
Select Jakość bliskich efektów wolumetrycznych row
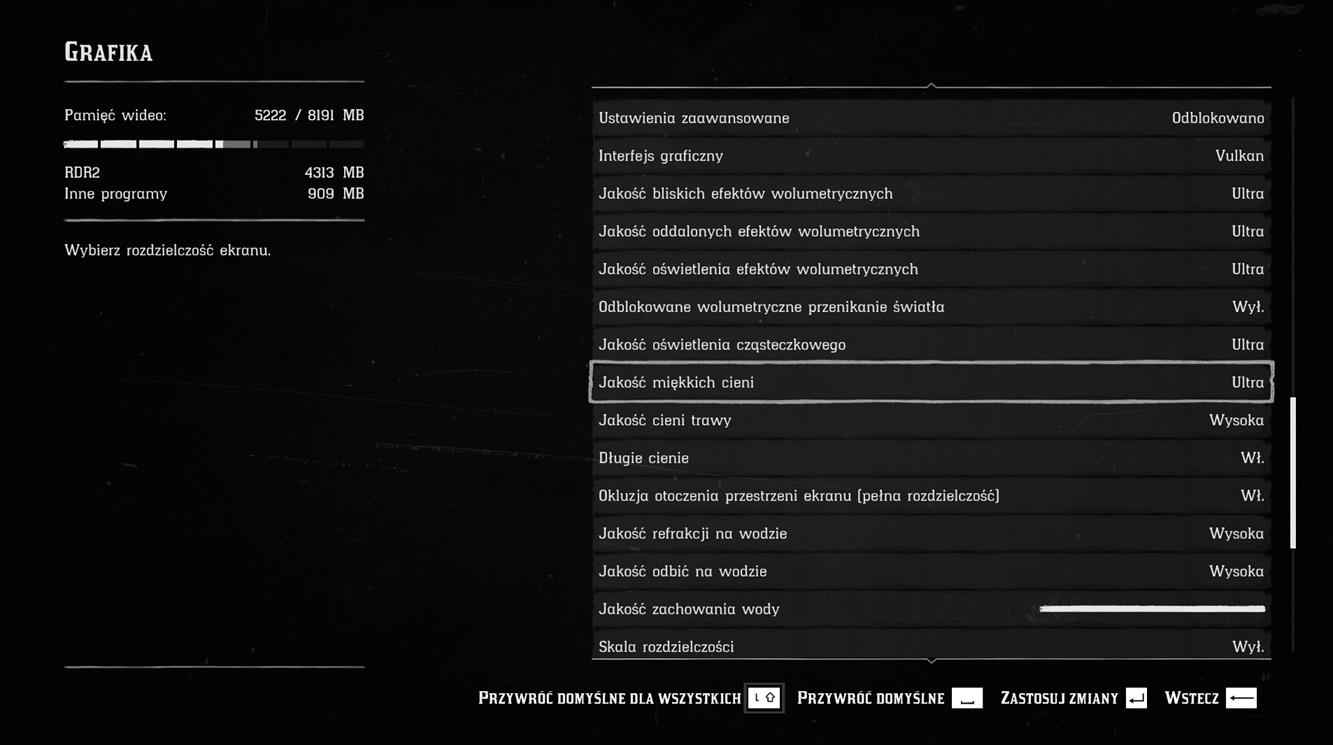931,194
